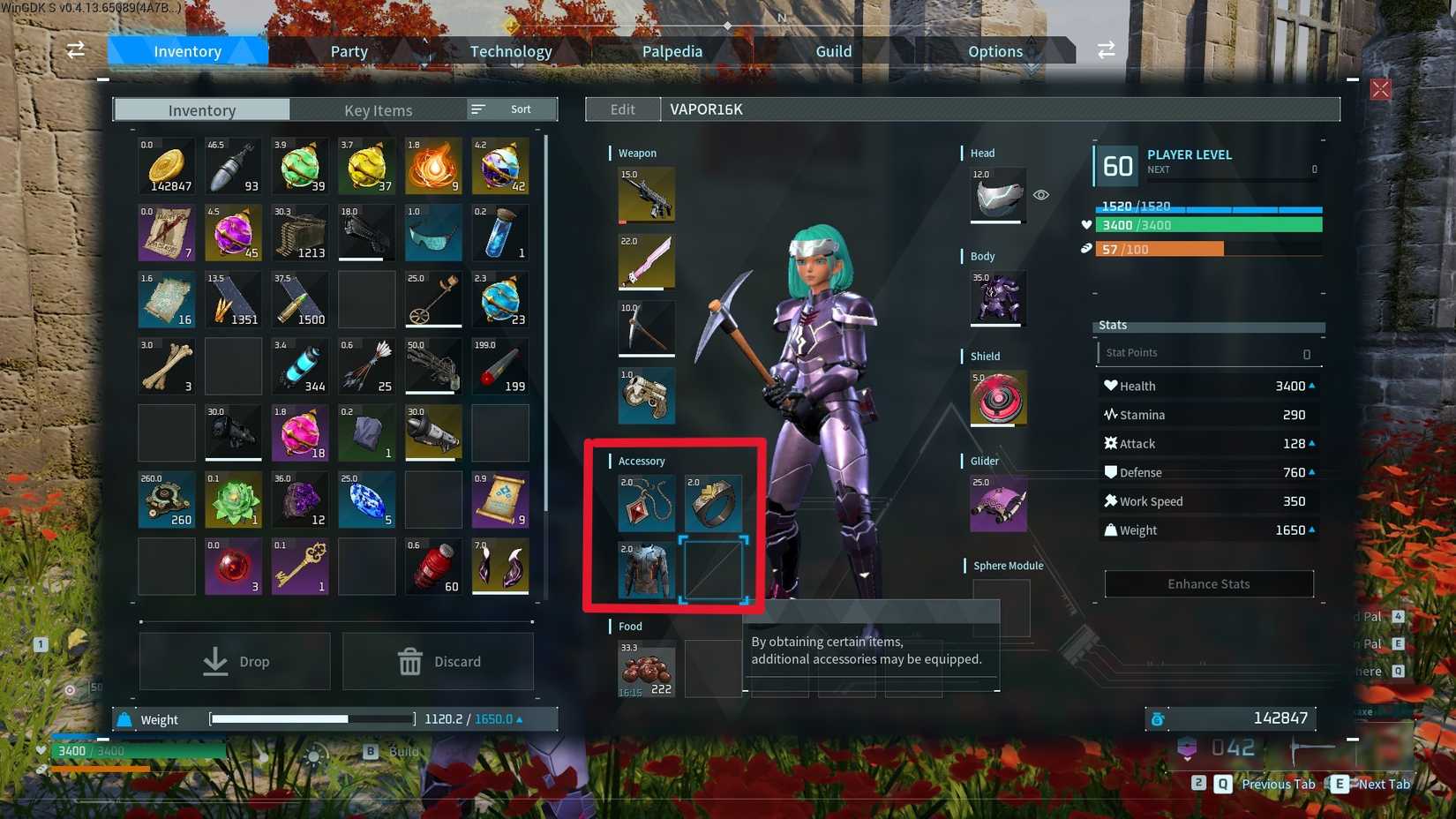Select the equipped pickaxe in Weapon slots

646,328
